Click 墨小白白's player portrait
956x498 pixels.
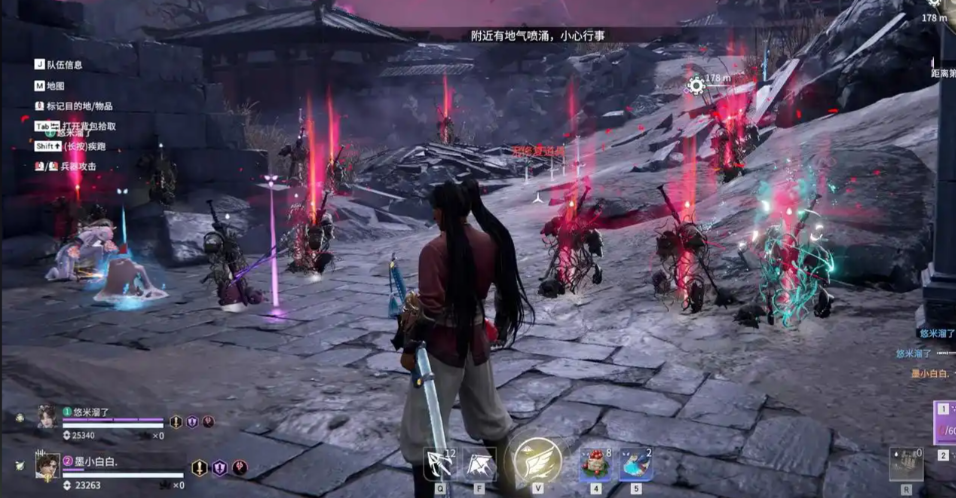click(x=47, y=465)
